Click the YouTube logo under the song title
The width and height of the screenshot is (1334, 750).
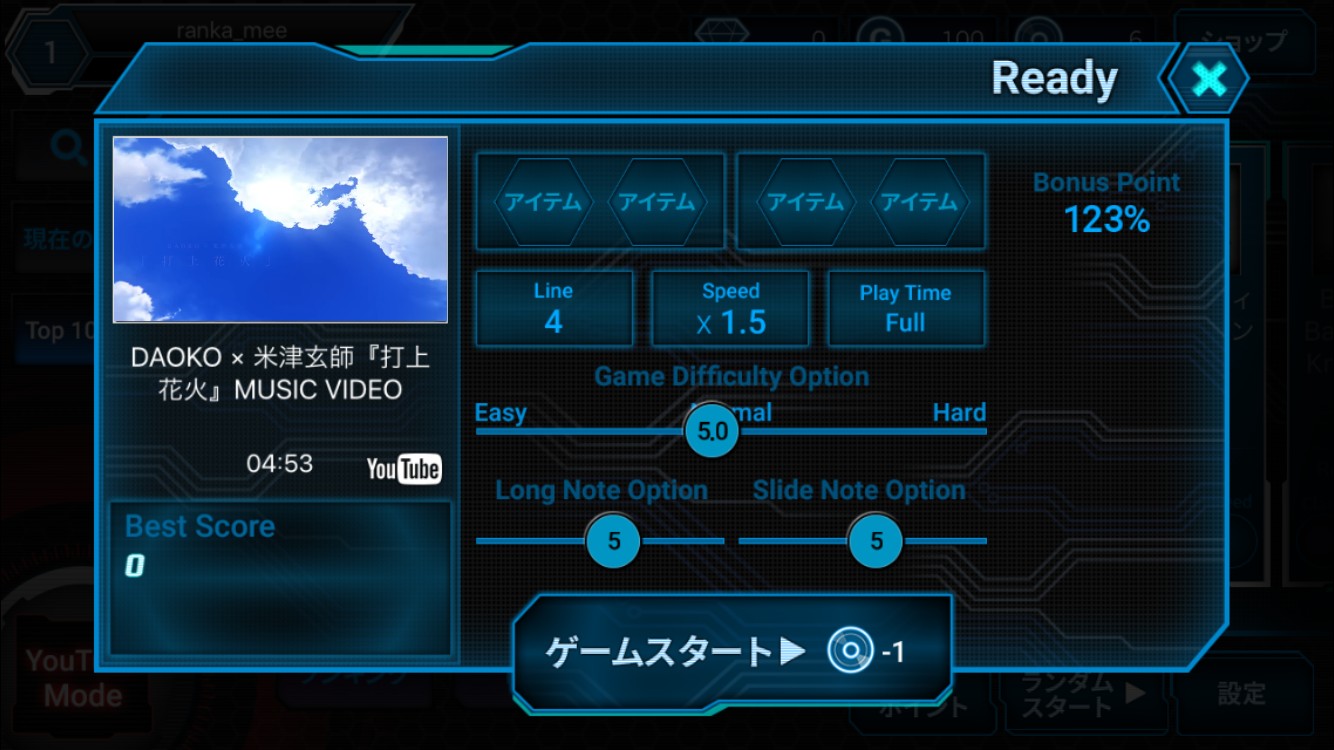click(403, 468)
